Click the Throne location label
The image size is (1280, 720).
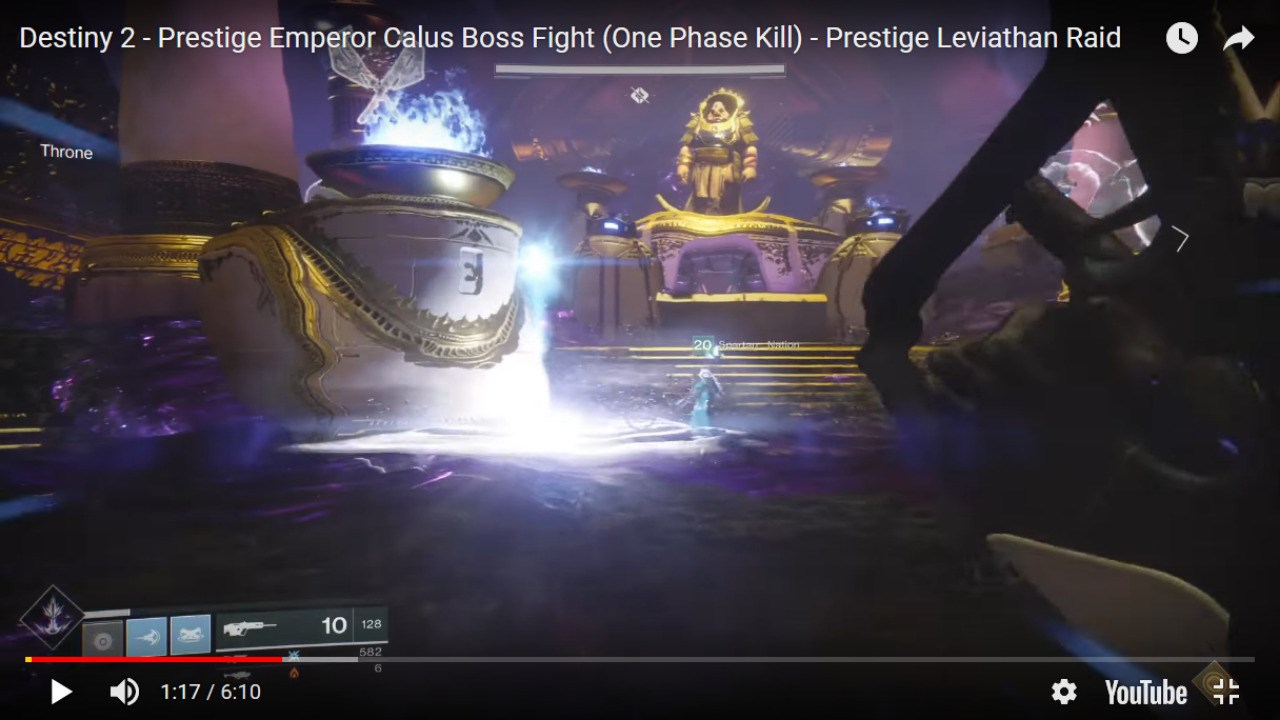(x=65, y=152)
